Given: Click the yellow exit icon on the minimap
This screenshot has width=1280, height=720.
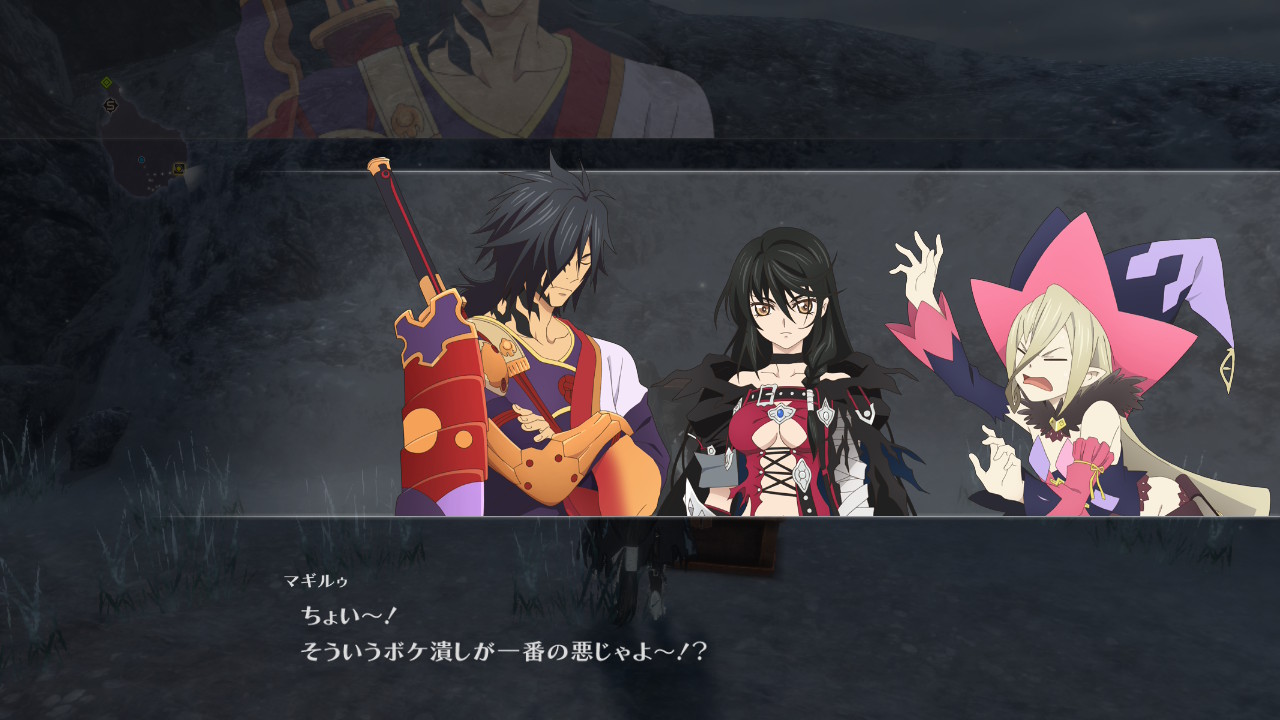Looking at the screenshot, I should (179, 167).
